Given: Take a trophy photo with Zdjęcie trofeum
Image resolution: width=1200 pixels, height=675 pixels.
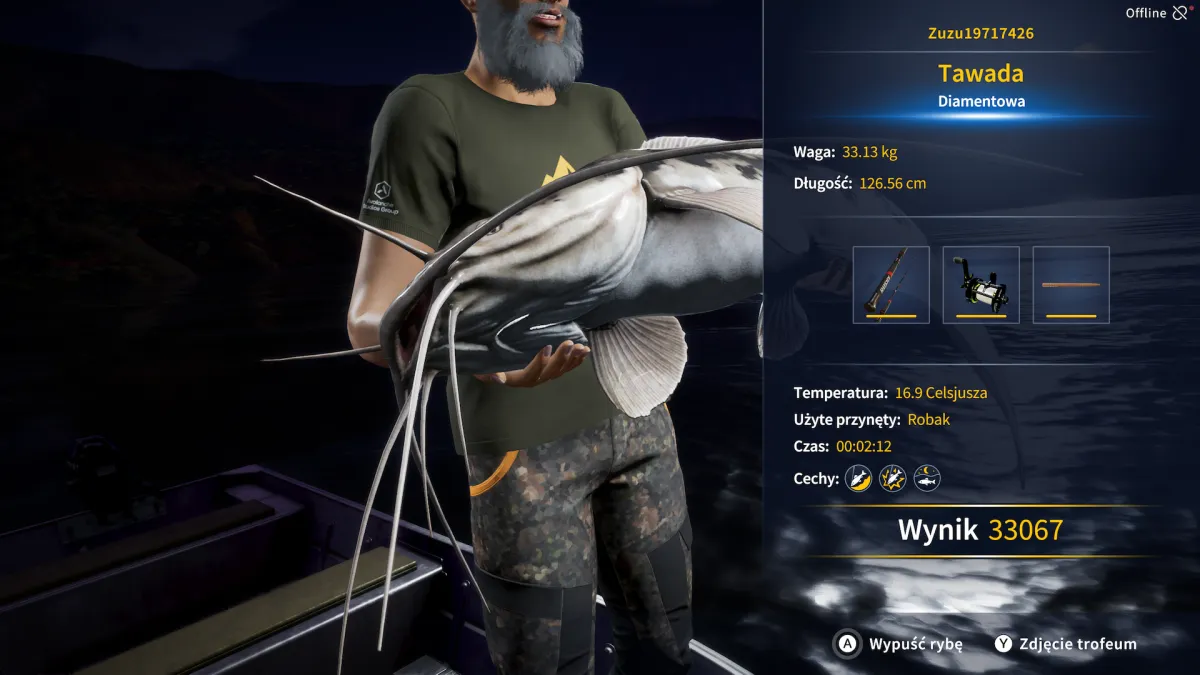Looking at the screenshot, I should tap(1066, 644).
